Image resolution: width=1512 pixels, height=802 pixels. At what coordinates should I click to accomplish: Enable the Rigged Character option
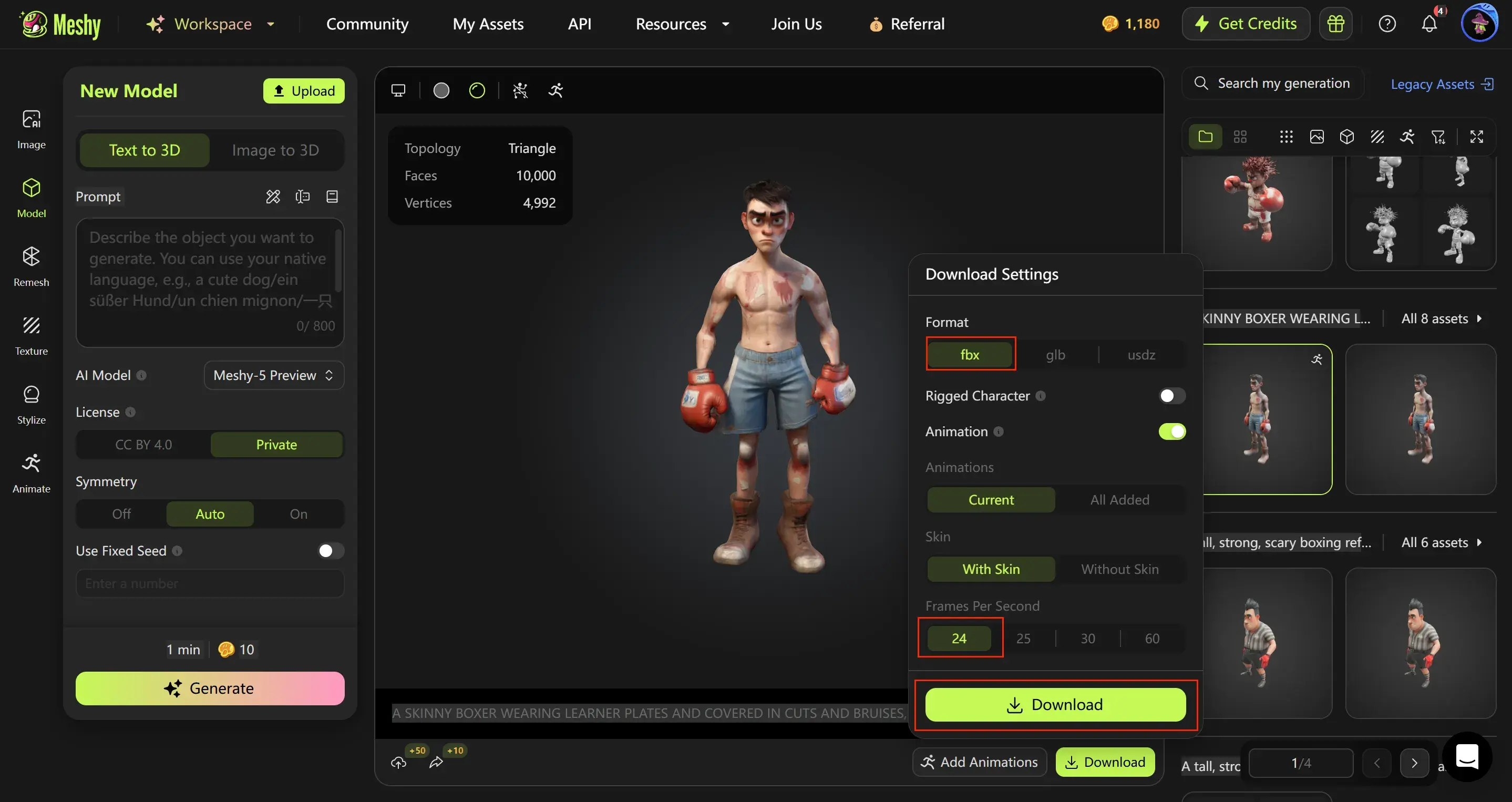coord(1171,395)
